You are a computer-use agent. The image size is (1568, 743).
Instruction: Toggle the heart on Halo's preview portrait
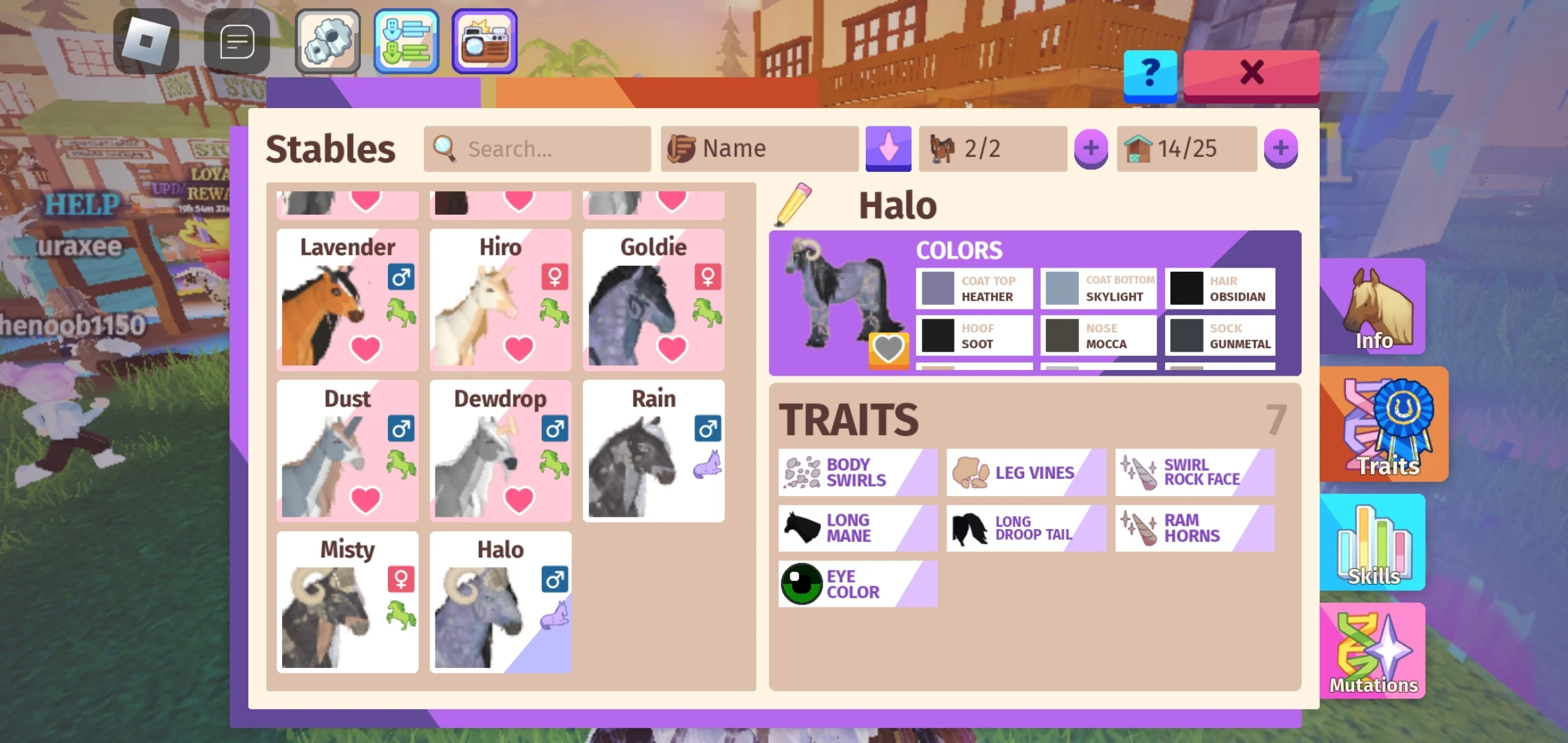point(888,349)
